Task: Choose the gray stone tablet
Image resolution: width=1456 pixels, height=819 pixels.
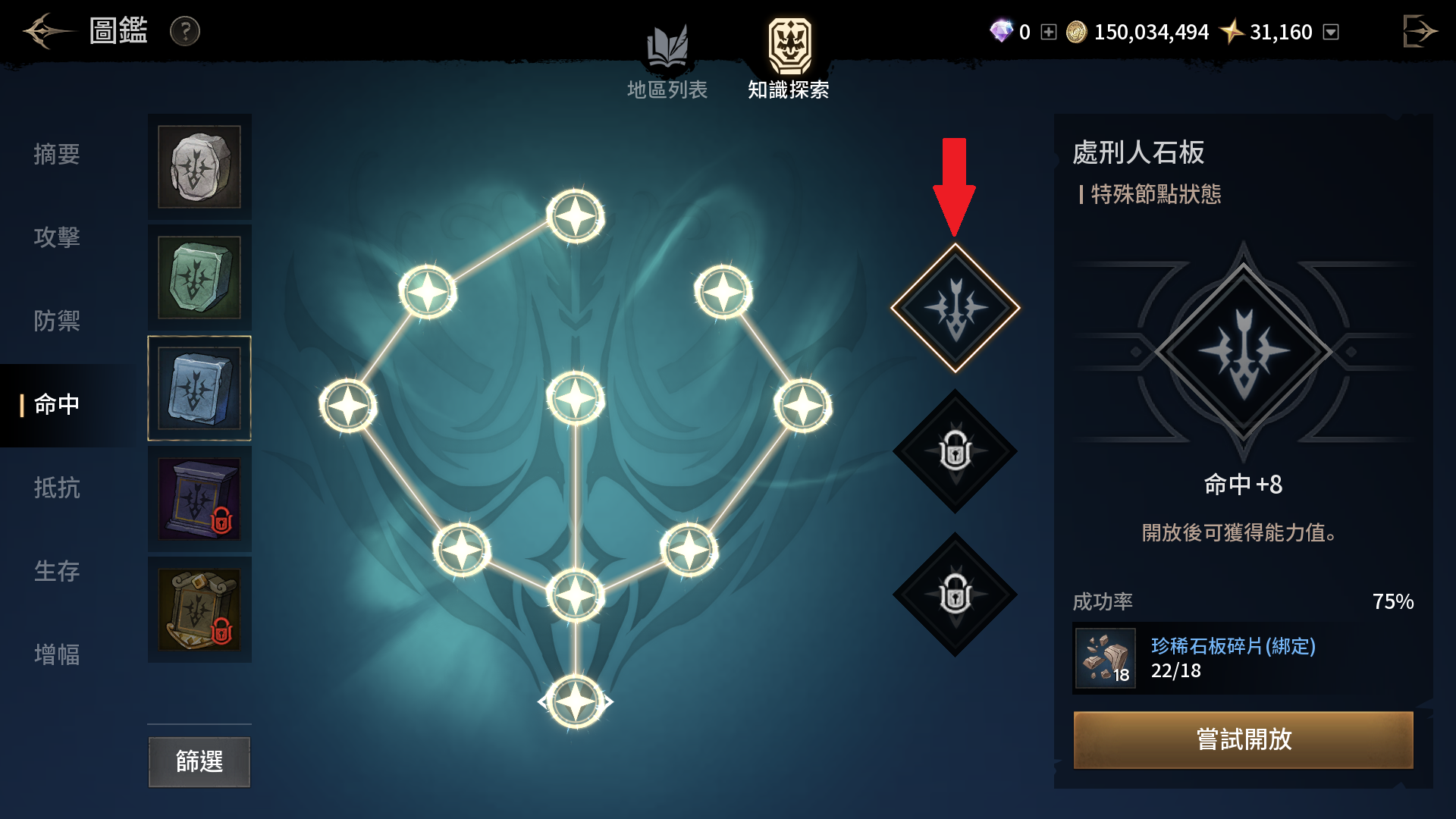Action: (x=199, y=167)
